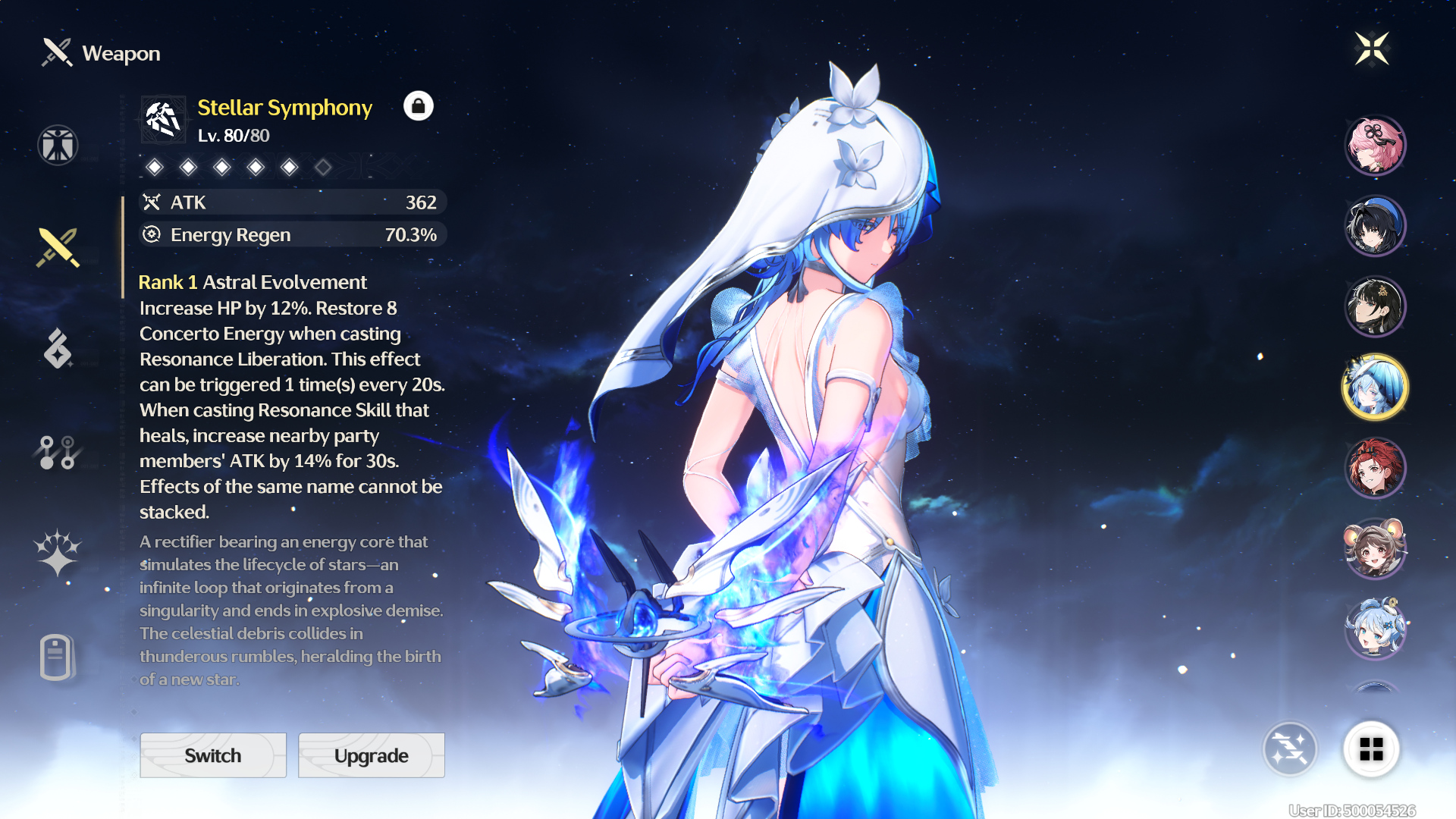Select the highlighted blue-haired veiled character
The image size is (1456, 819).
1375,388
